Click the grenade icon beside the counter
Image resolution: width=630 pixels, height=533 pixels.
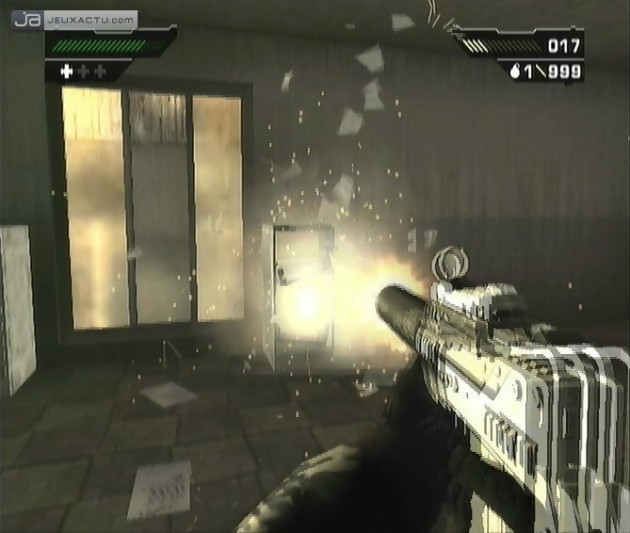coord(516,71)
